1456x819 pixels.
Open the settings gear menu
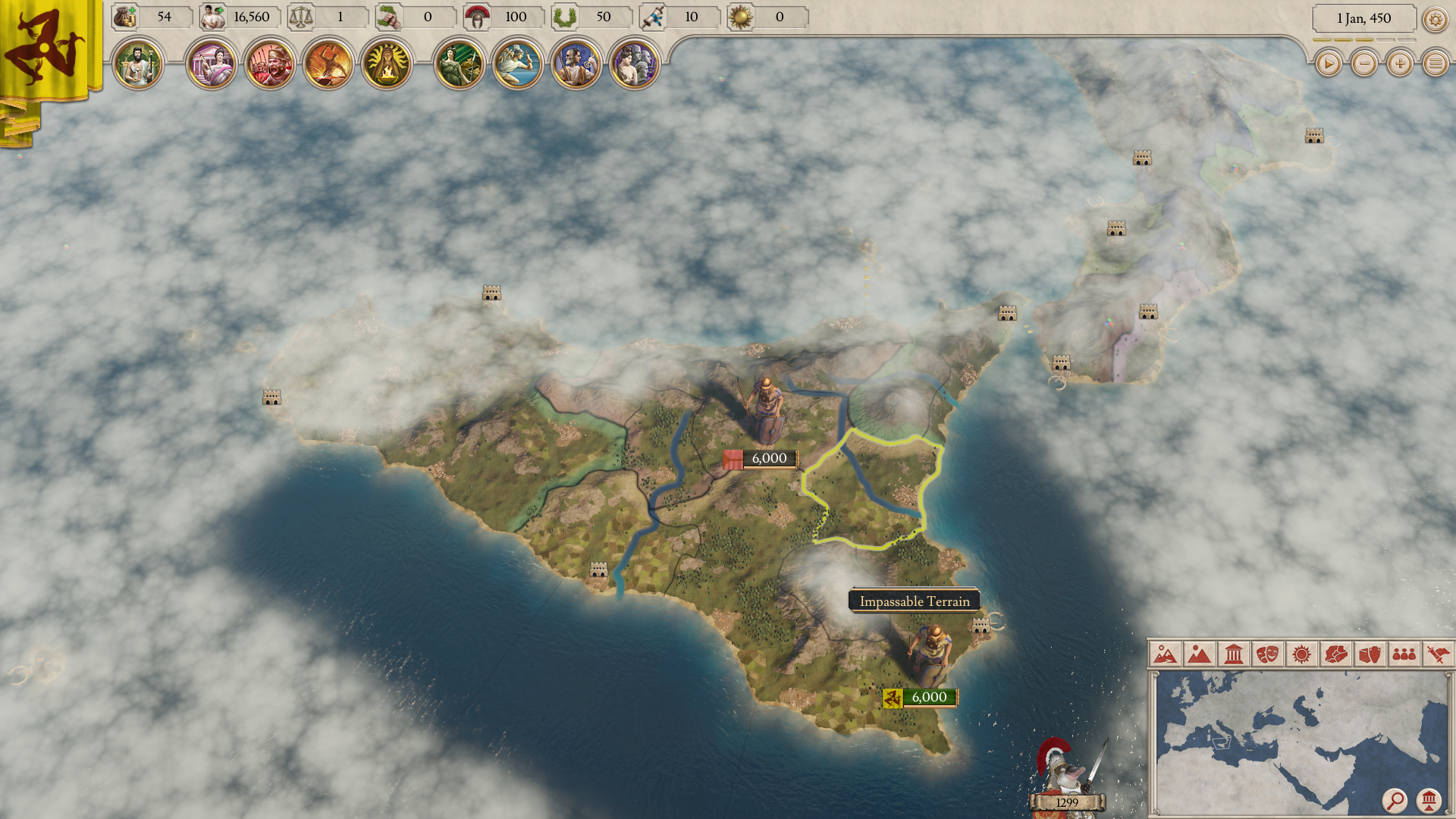[x=1435, y=19]
